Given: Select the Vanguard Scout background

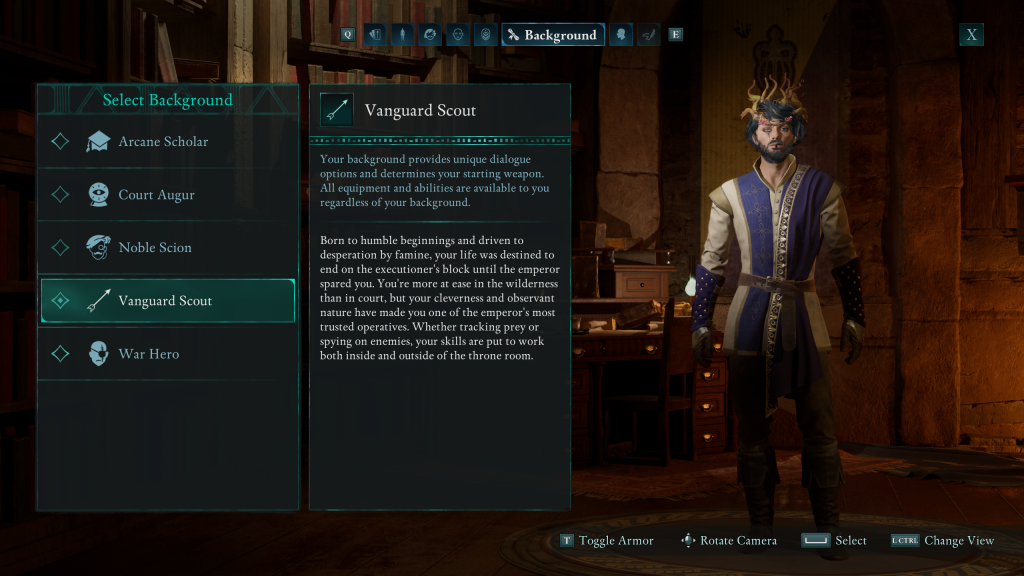Looking at the screenshot, I should pos(167,300).
